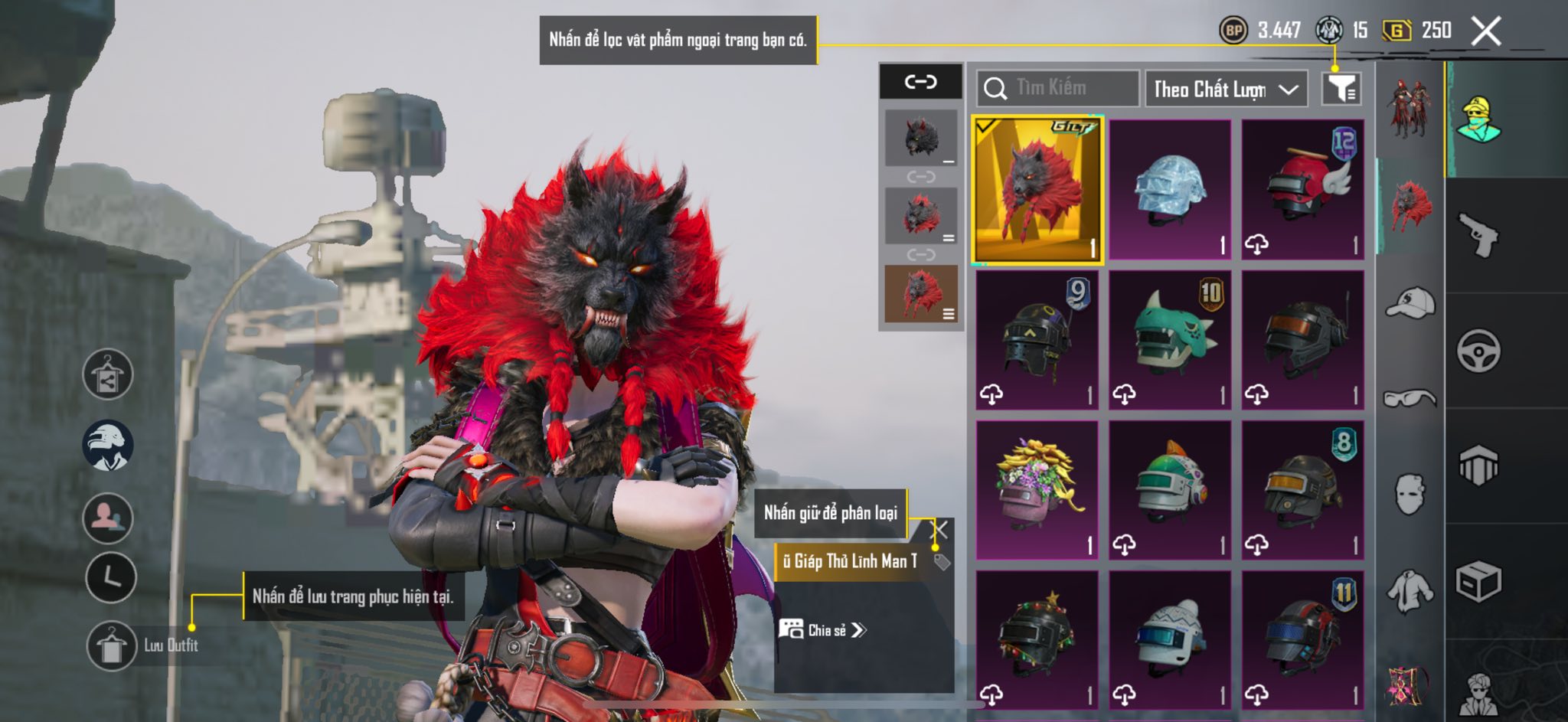The width and height of the screenshot is (1568, 722).
Task: Click the Tìm Kiếm search field
Action: (1057, 88)
